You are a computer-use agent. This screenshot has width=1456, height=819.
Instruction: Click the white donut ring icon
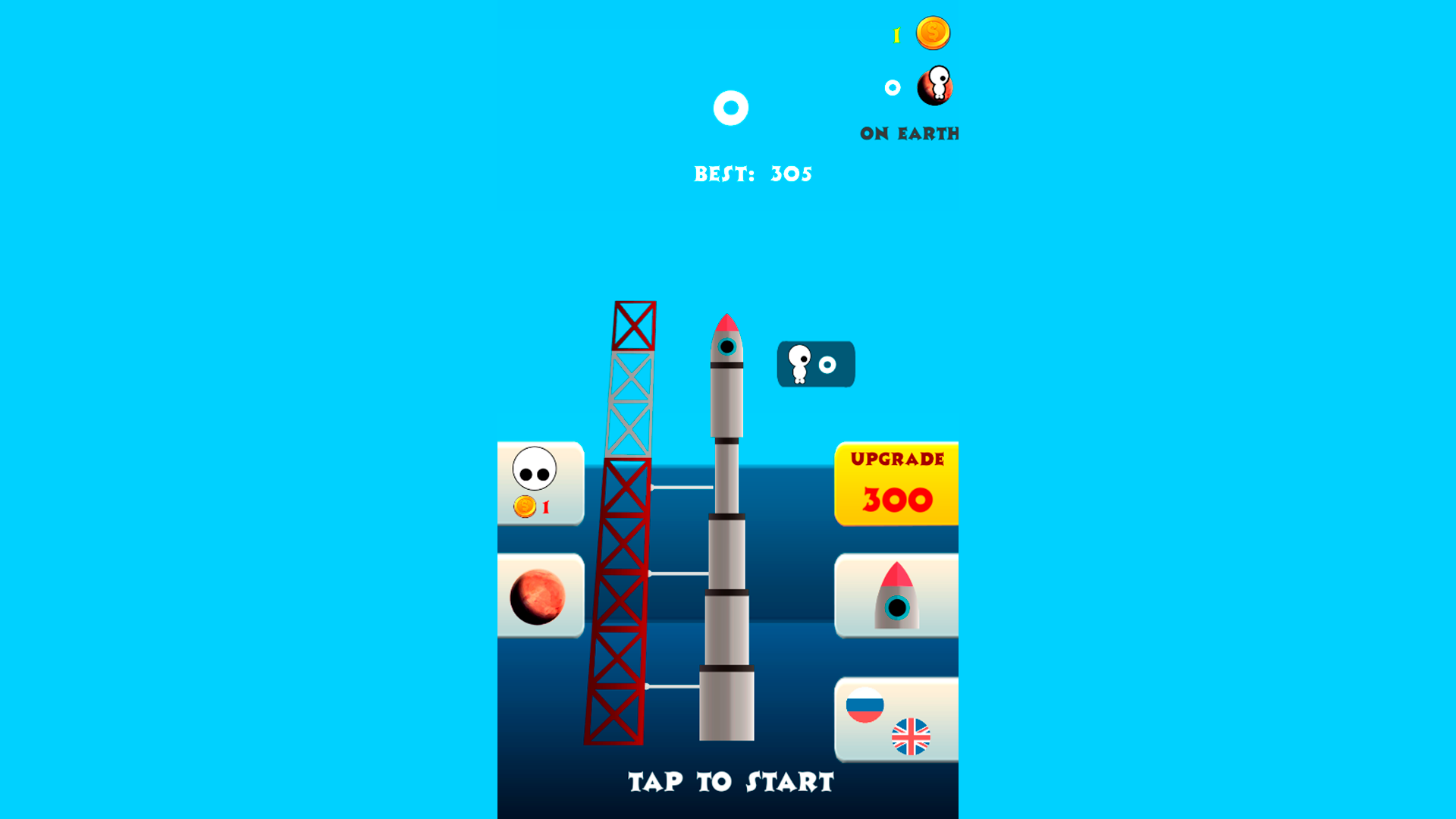pyautogui.click(x=730, y=108)
